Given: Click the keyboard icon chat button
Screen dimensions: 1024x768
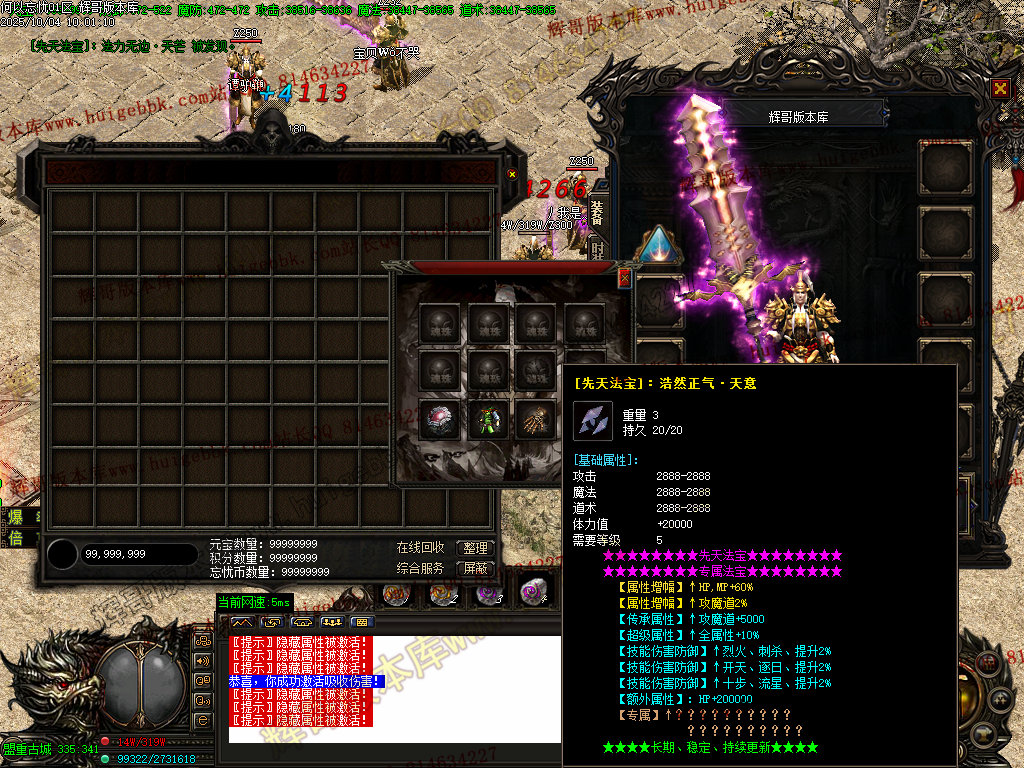Looking at the screenshot, I should click(361, 622).
